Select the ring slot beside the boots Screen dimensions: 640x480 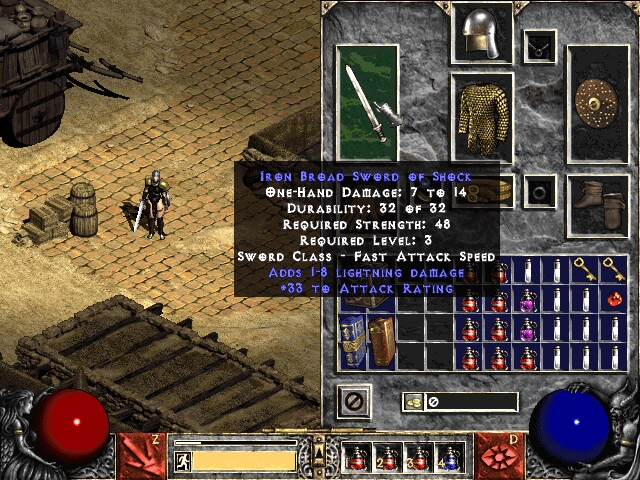pos(540,190)
